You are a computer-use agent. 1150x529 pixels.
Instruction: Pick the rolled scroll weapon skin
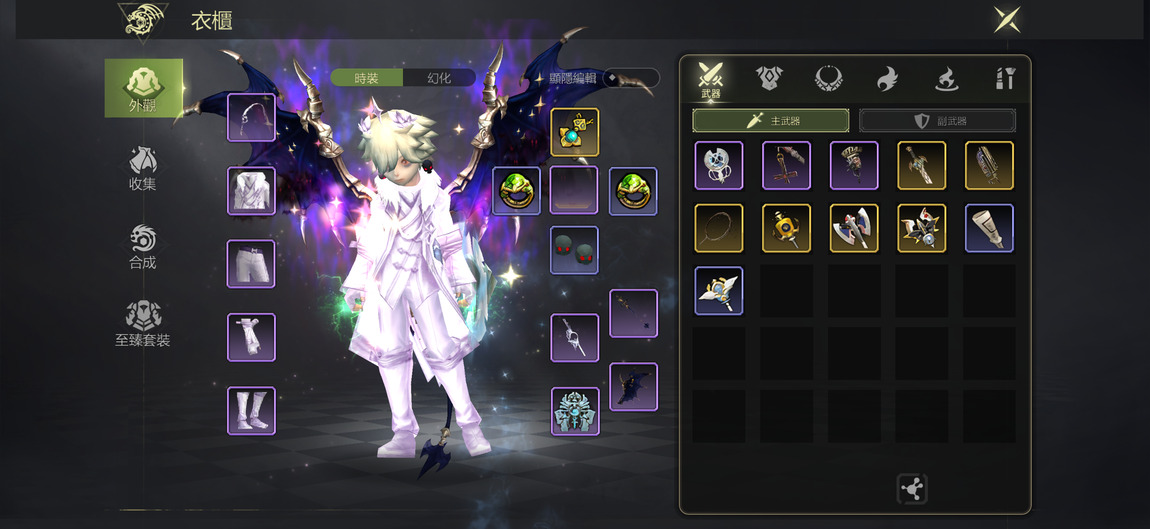[x=989, y=228]
